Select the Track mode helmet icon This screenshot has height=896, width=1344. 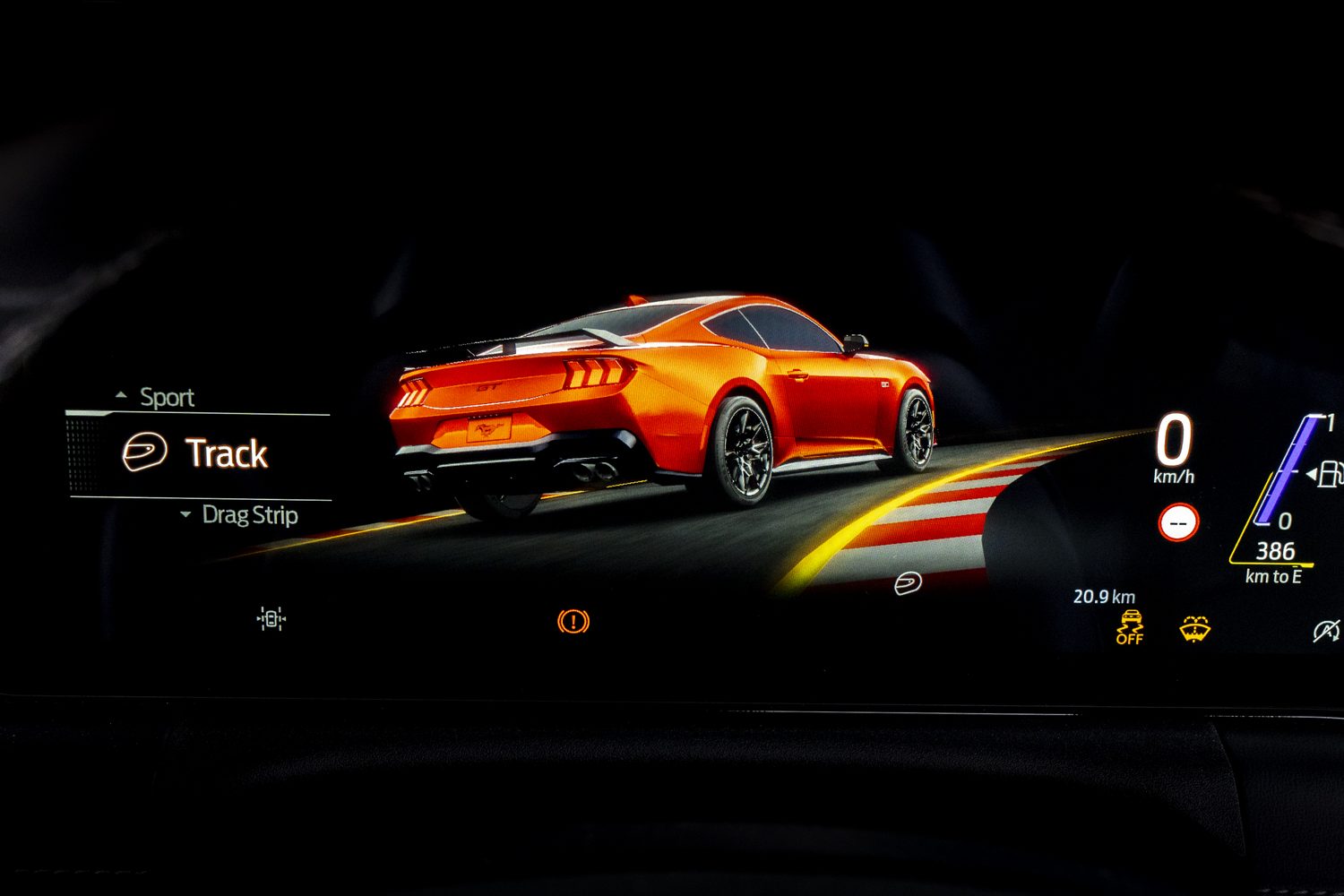click(145, 452)
